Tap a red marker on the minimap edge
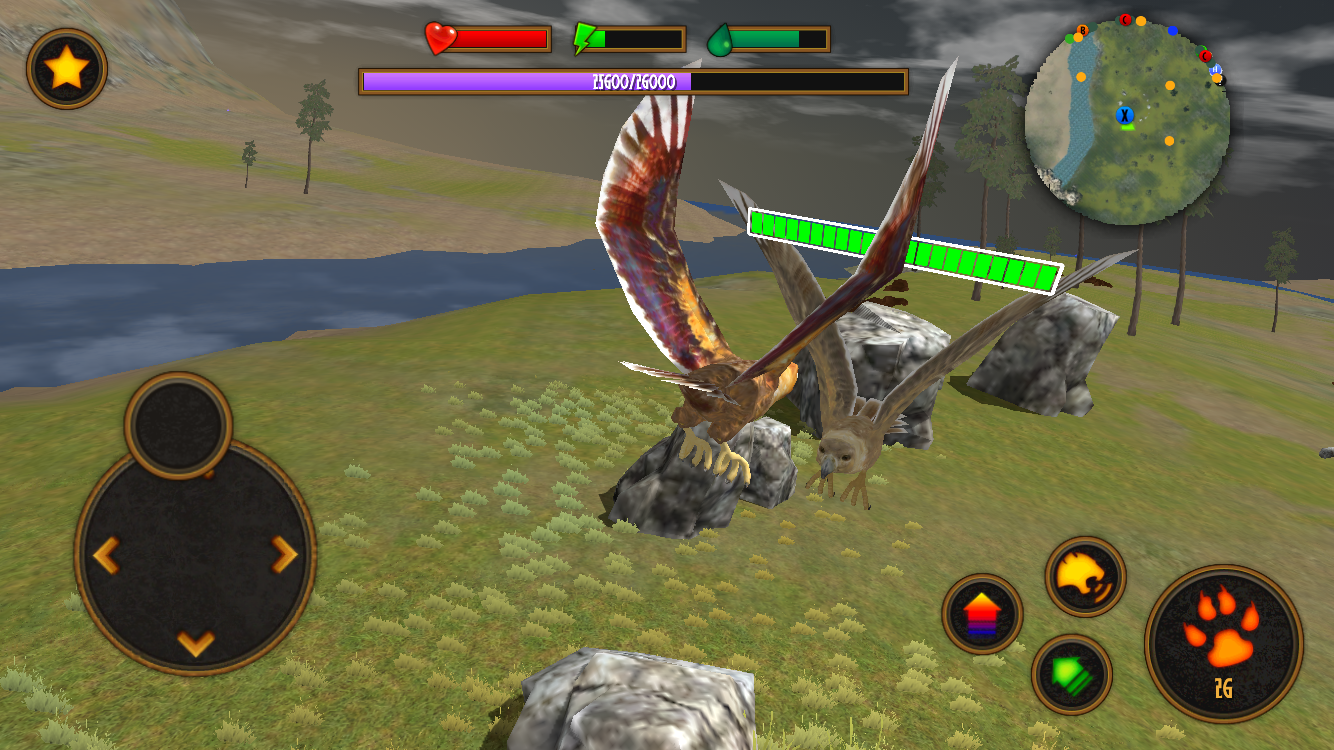 [x=1204, y=57]
